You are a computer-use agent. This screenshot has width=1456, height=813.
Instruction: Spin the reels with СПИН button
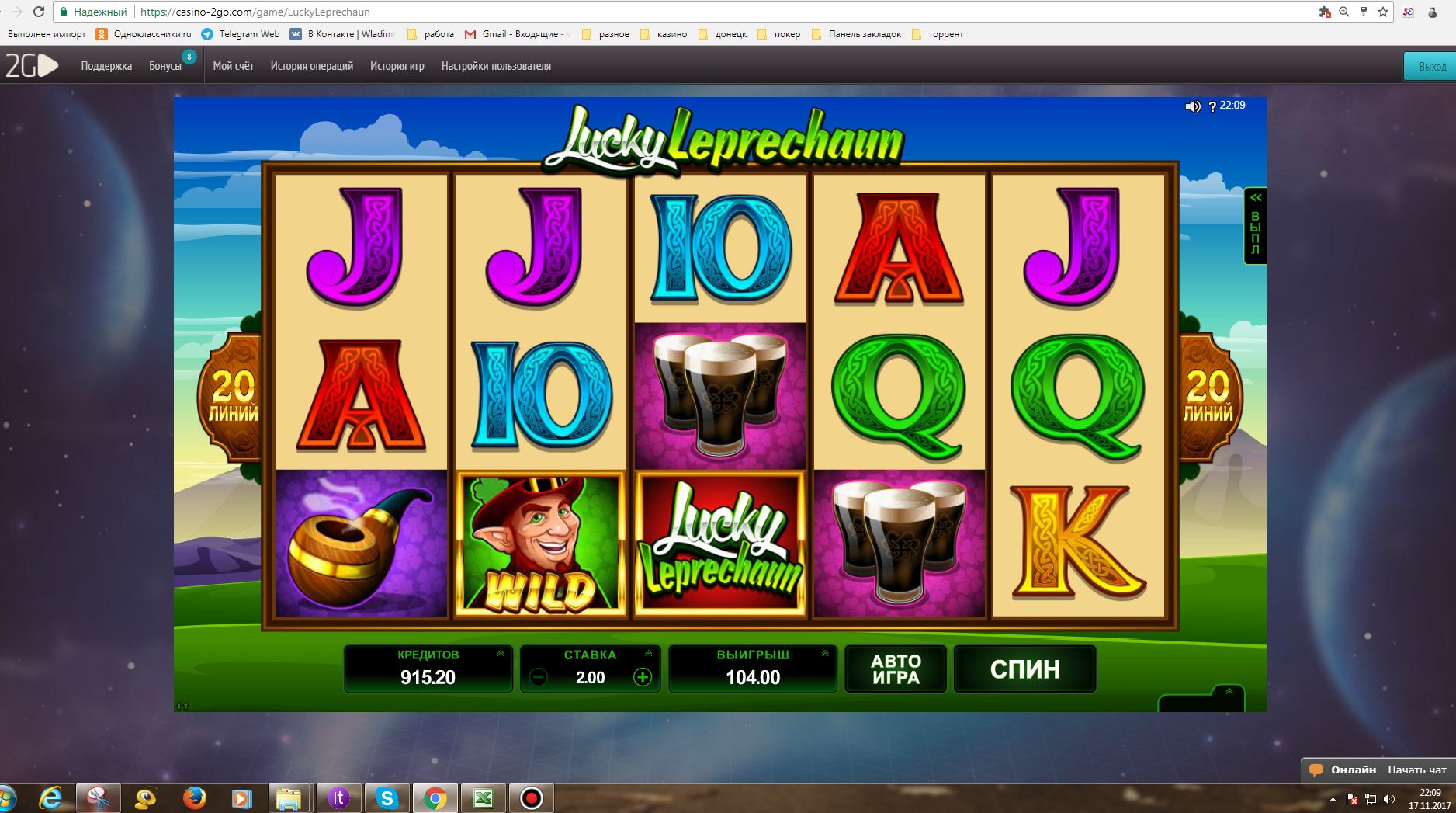click(1024, 669)
